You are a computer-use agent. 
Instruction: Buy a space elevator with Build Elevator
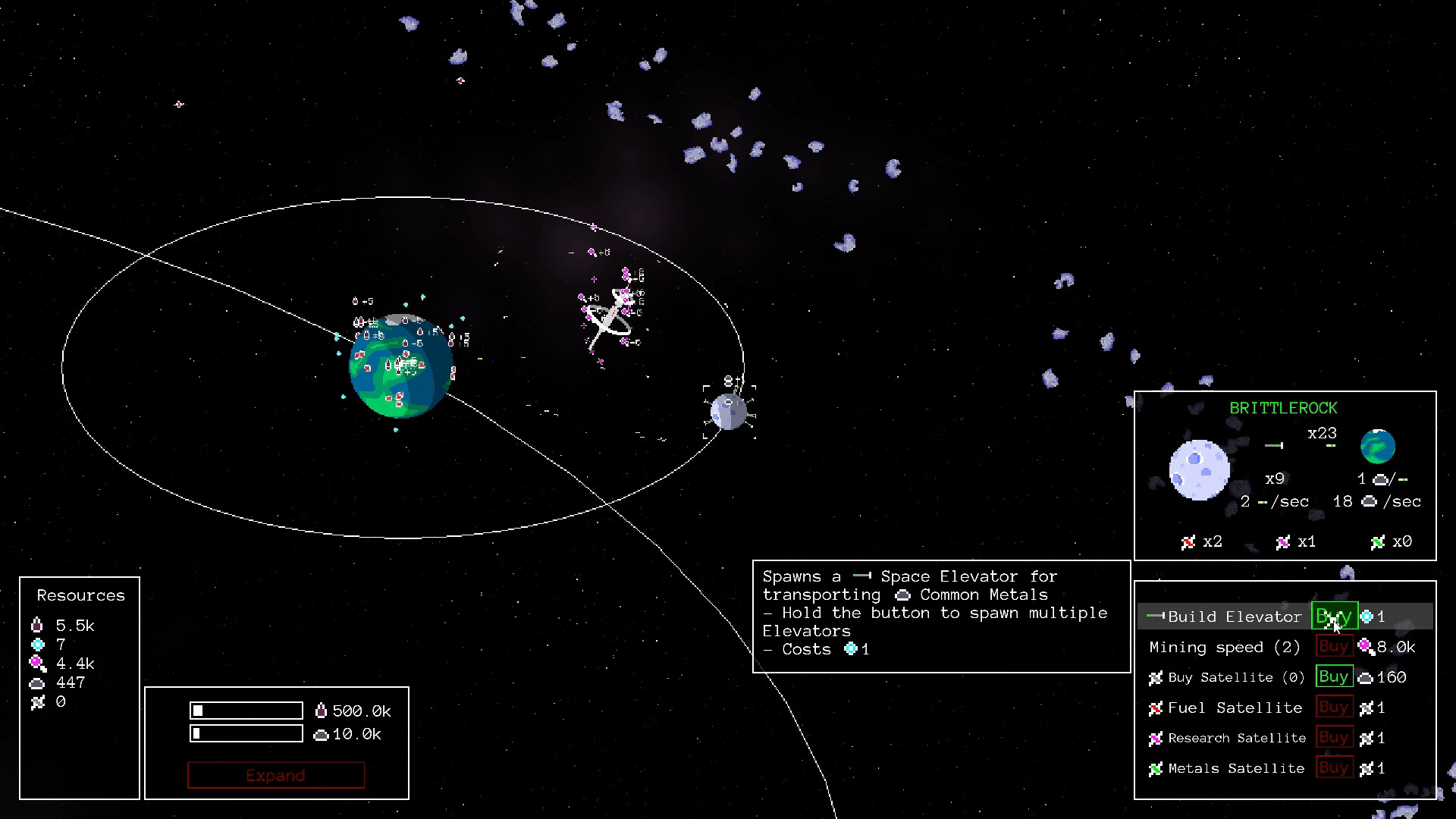pos(1333,617)
